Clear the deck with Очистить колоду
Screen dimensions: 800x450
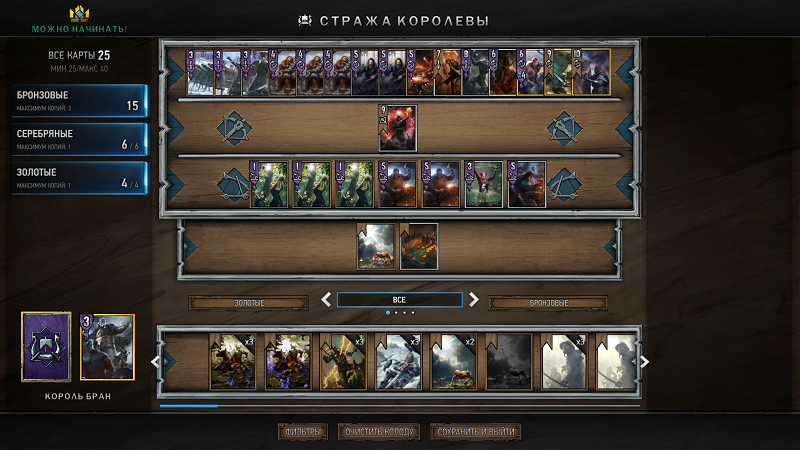pyautogui.click(x=376, y=432)
